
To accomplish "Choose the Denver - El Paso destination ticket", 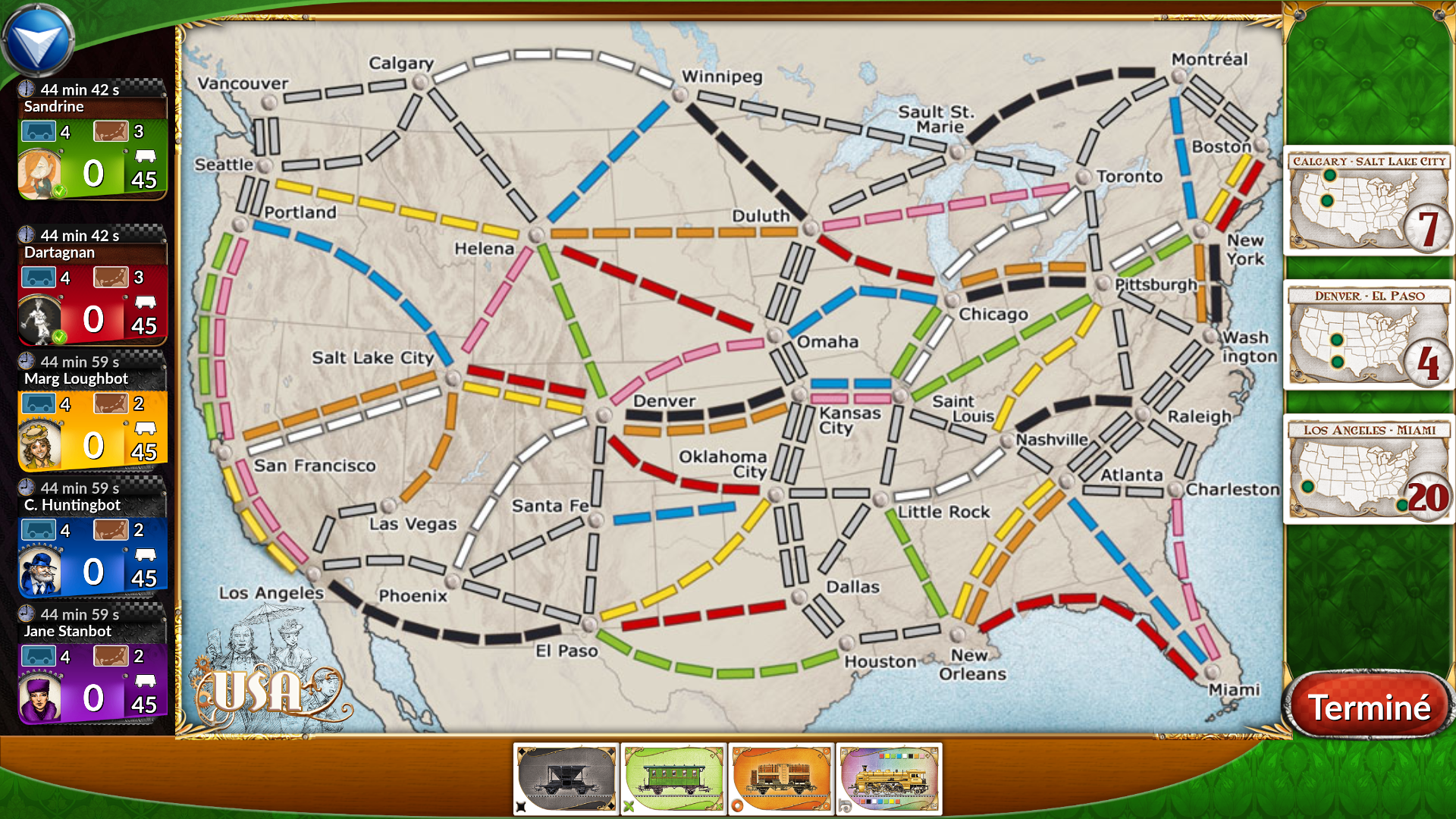I will click(x=1368, y=336).
